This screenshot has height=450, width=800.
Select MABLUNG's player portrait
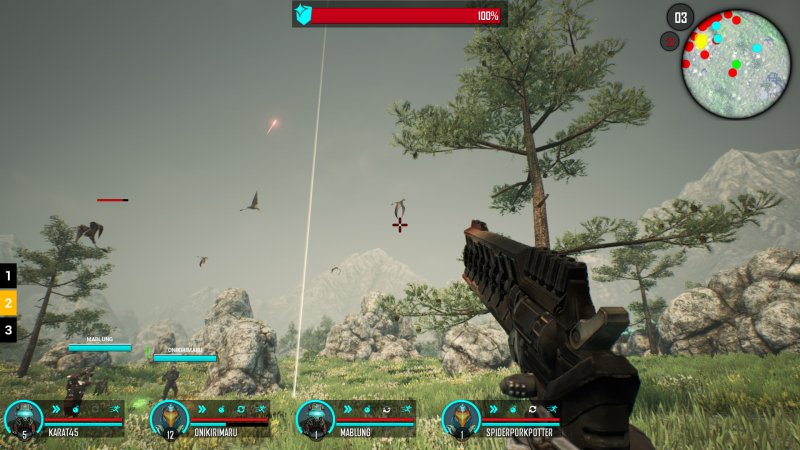pyautogui.click(x=315, y=418)
